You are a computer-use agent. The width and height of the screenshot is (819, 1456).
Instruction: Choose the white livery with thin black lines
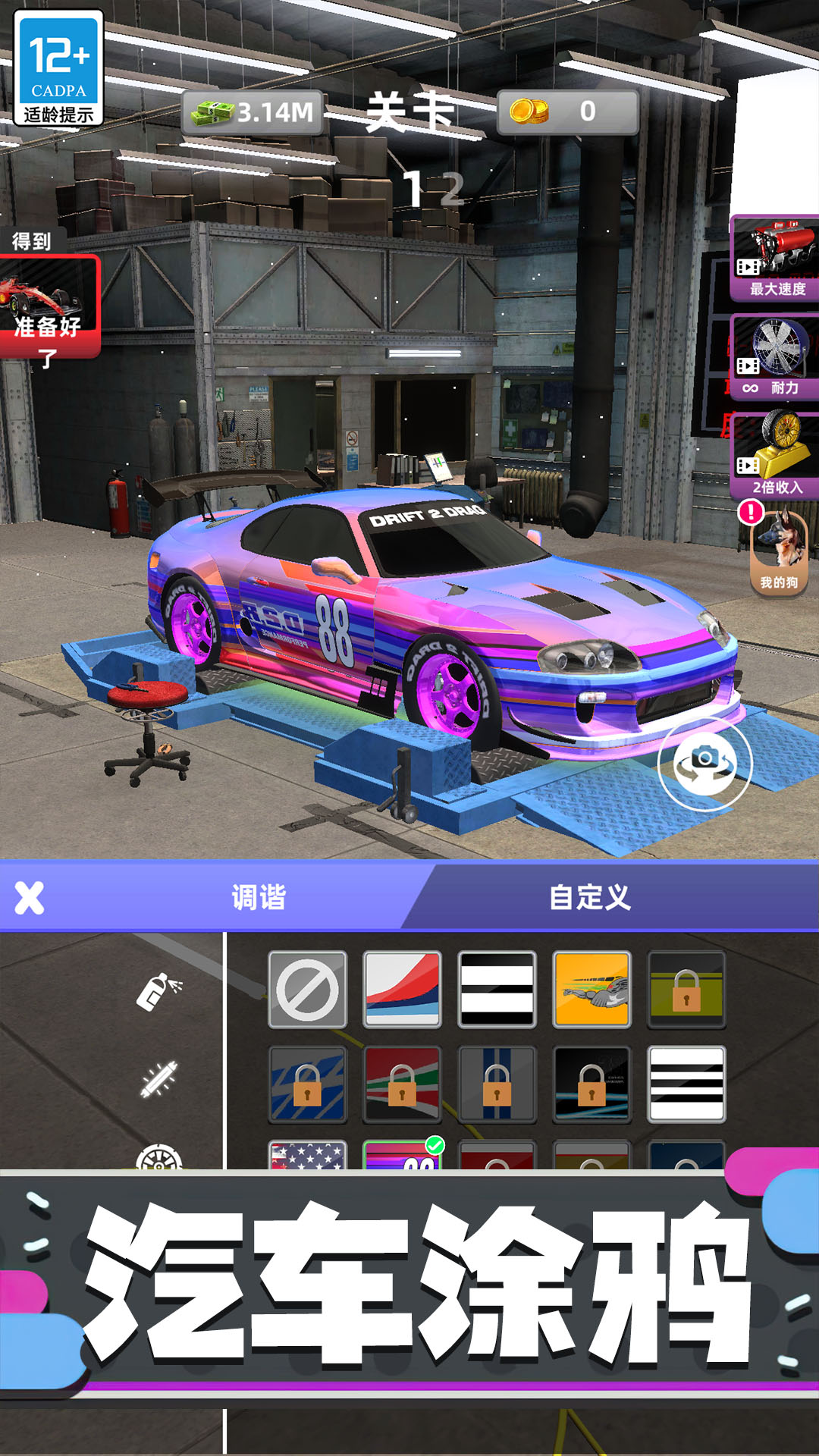tap(686, 1084)
